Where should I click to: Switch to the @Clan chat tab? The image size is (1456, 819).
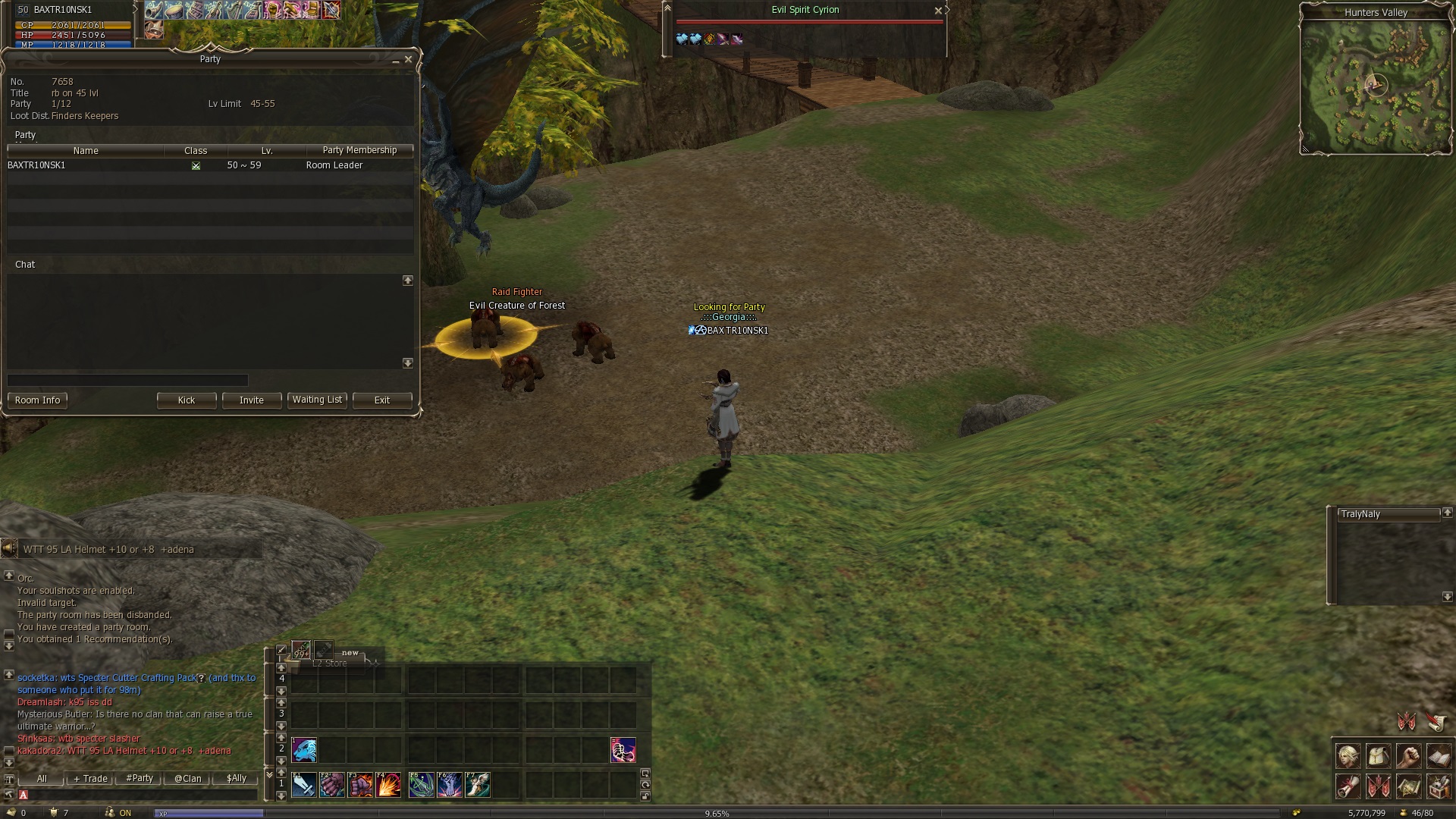(188, 779)
